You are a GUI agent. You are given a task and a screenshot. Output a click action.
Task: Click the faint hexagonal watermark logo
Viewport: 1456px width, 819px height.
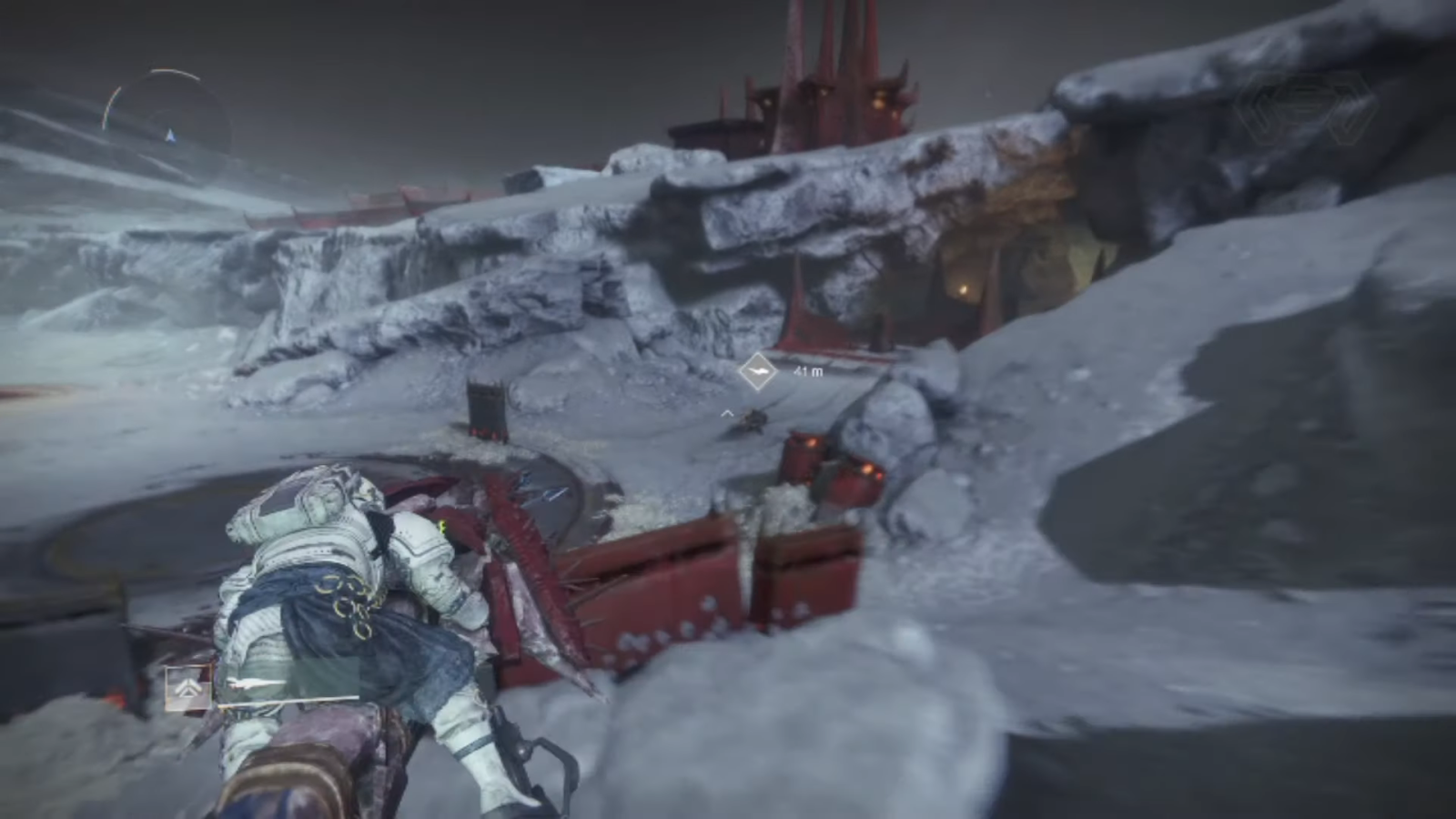[1311, 112]
